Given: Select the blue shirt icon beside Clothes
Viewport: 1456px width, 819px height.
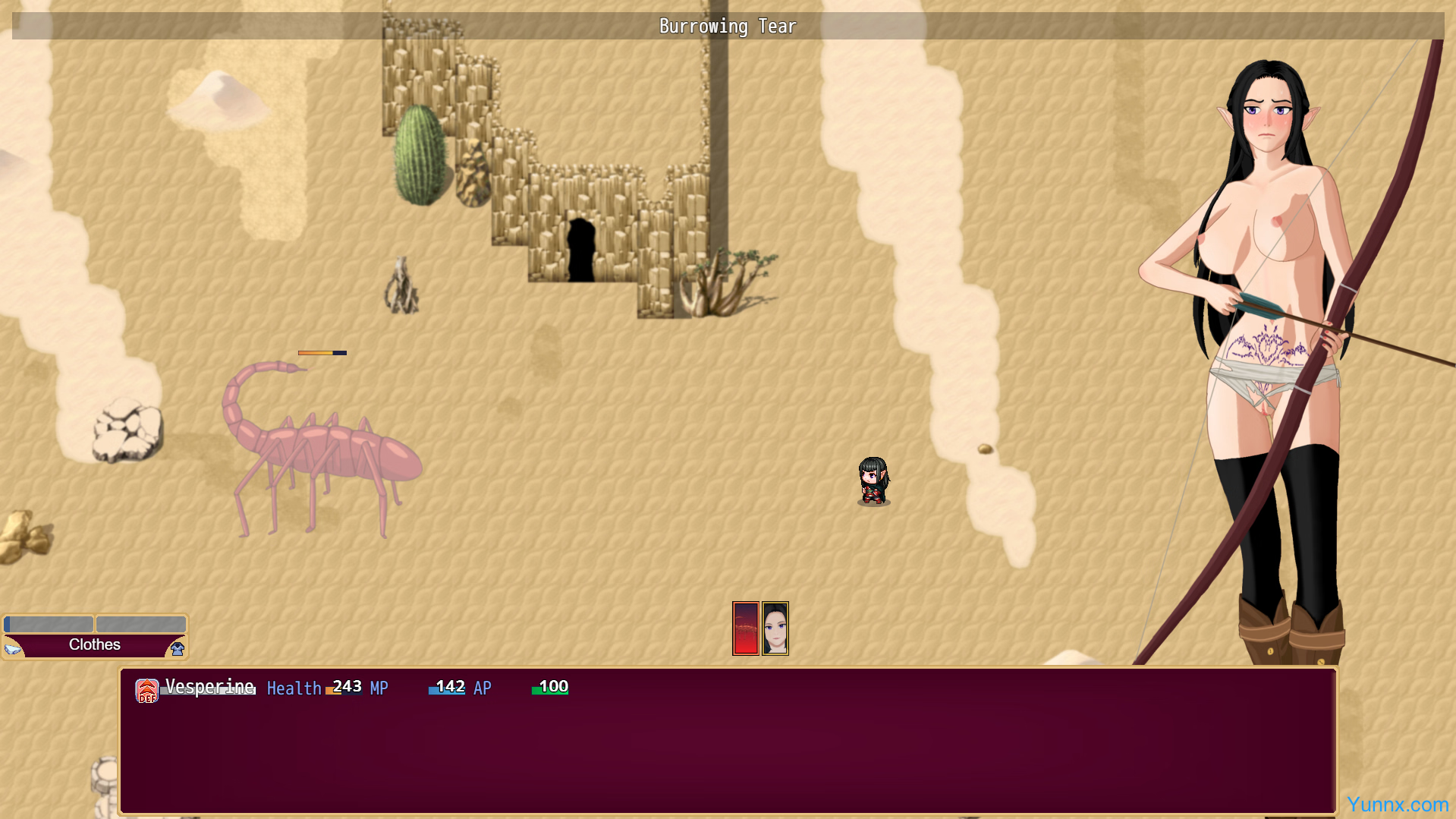Looking at the screenshot, I should (x=178, y=648).
